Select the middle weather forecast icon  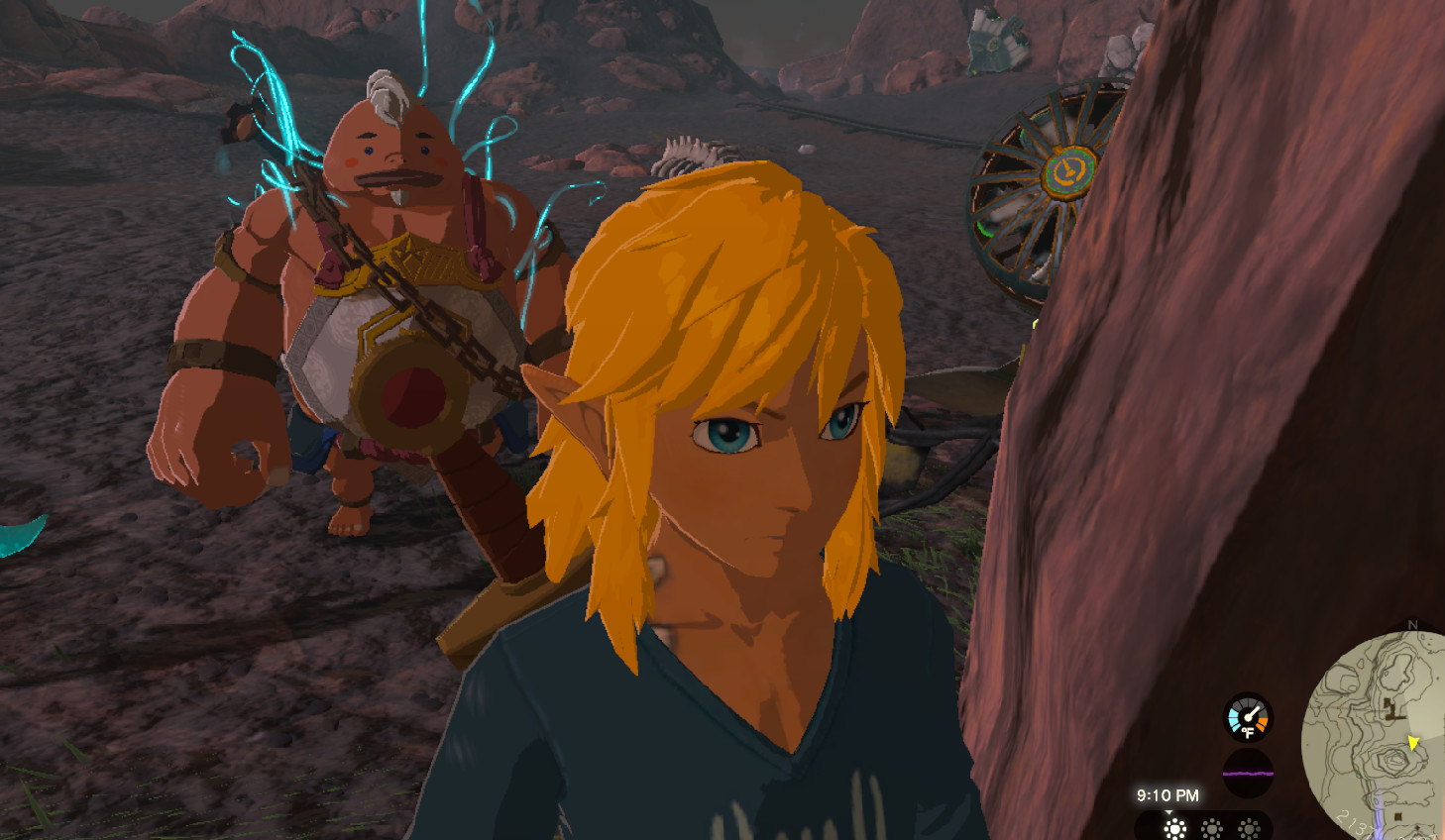1212,826
